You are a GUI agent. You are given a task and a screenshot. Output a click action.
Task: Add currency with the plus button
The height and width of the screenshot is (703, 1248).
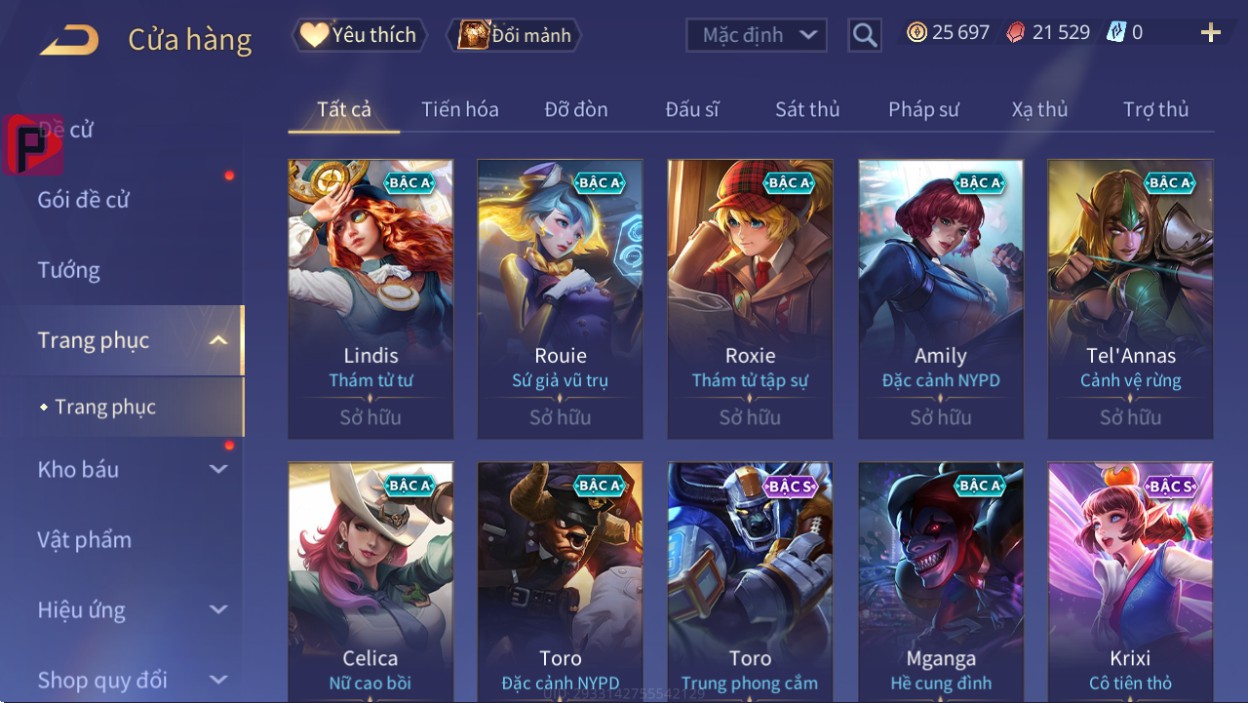[x=1210, y=33]
